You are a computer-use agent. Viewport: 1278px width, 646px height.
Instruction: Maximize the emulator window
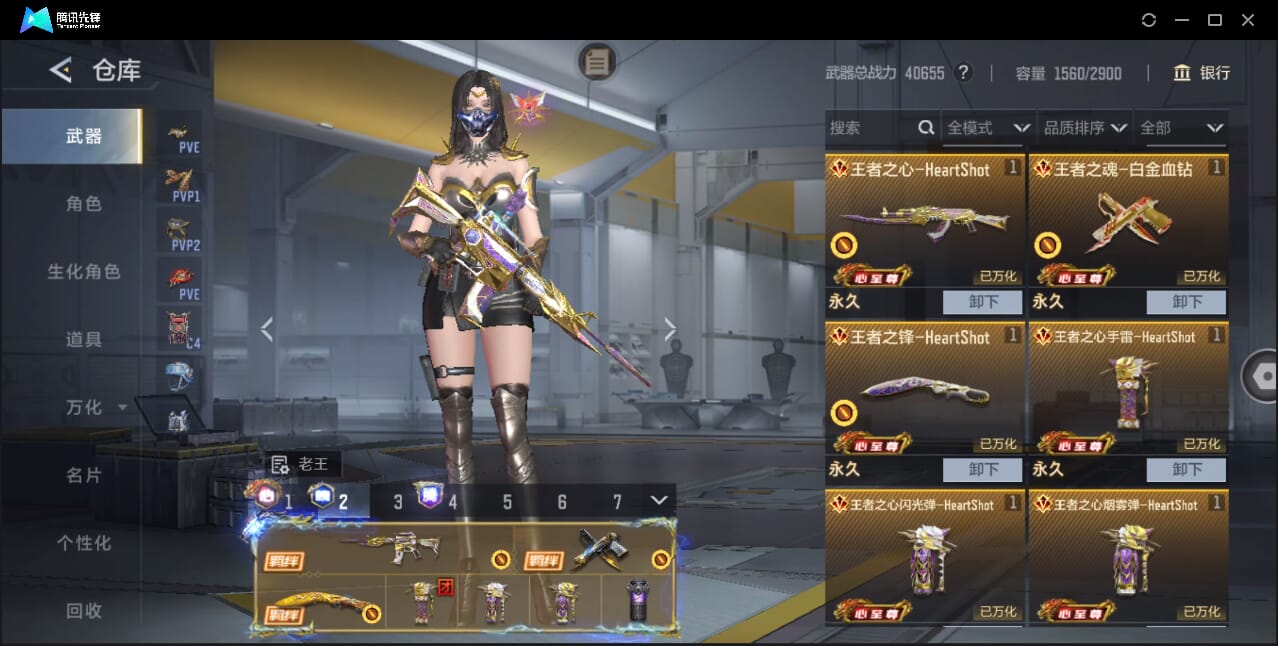click(1215, 20)
